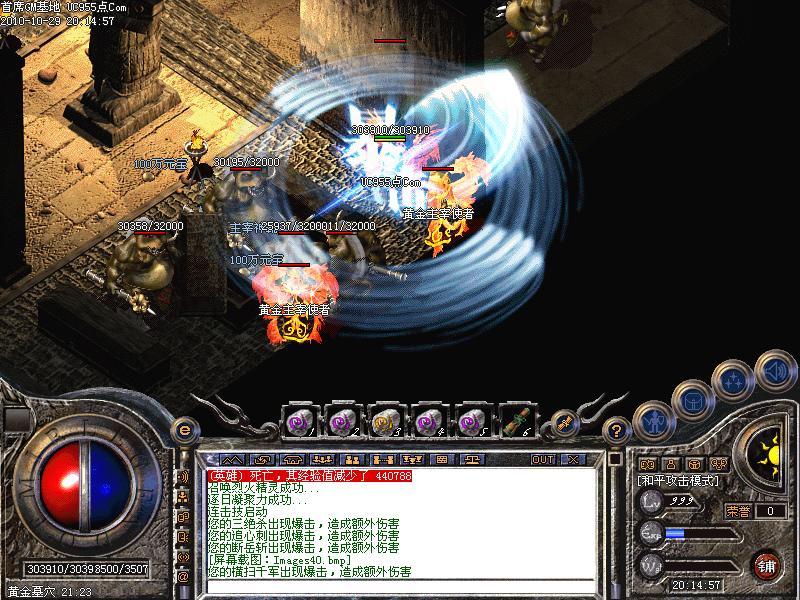Viewport: 800px width, 600px height.
Task: Toggle the sound speaker button
Action: pyautogui.click(x=772, y=370)
